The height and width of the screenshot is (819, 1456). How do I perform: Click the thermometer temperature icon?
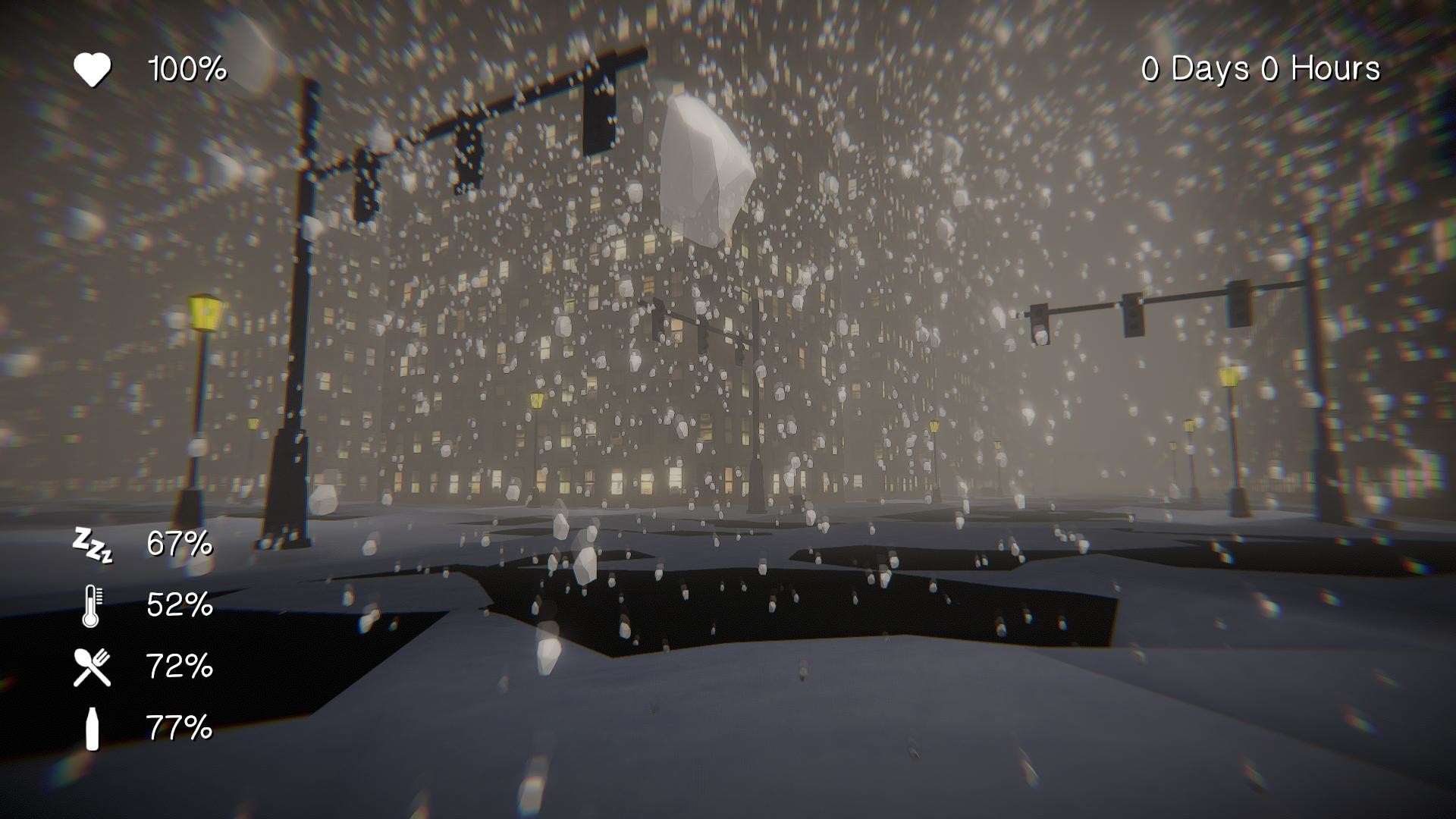point(92,605)
